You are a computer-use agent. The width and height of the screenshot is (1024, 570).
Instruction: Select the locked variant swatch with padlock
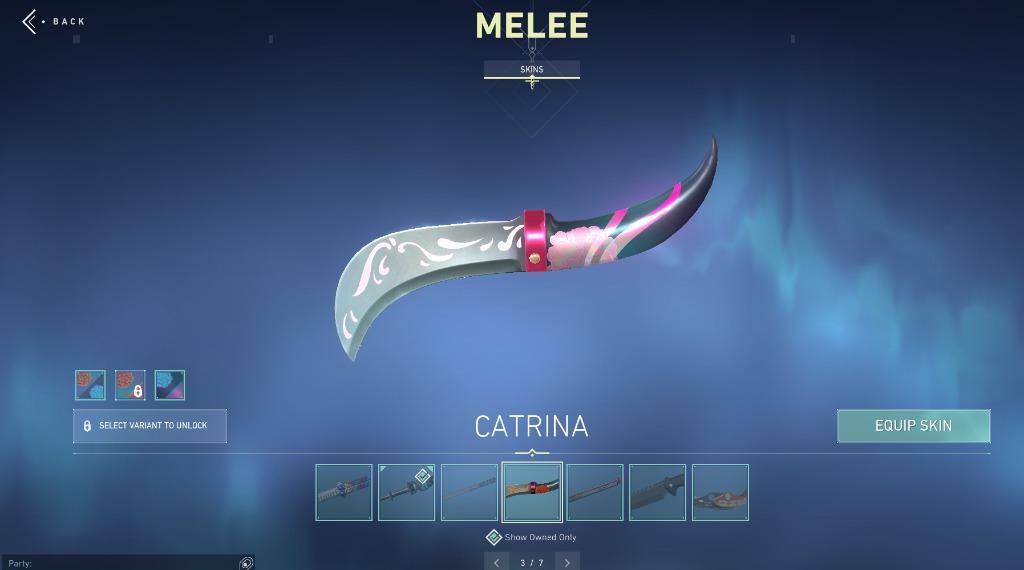pos(130,385)
